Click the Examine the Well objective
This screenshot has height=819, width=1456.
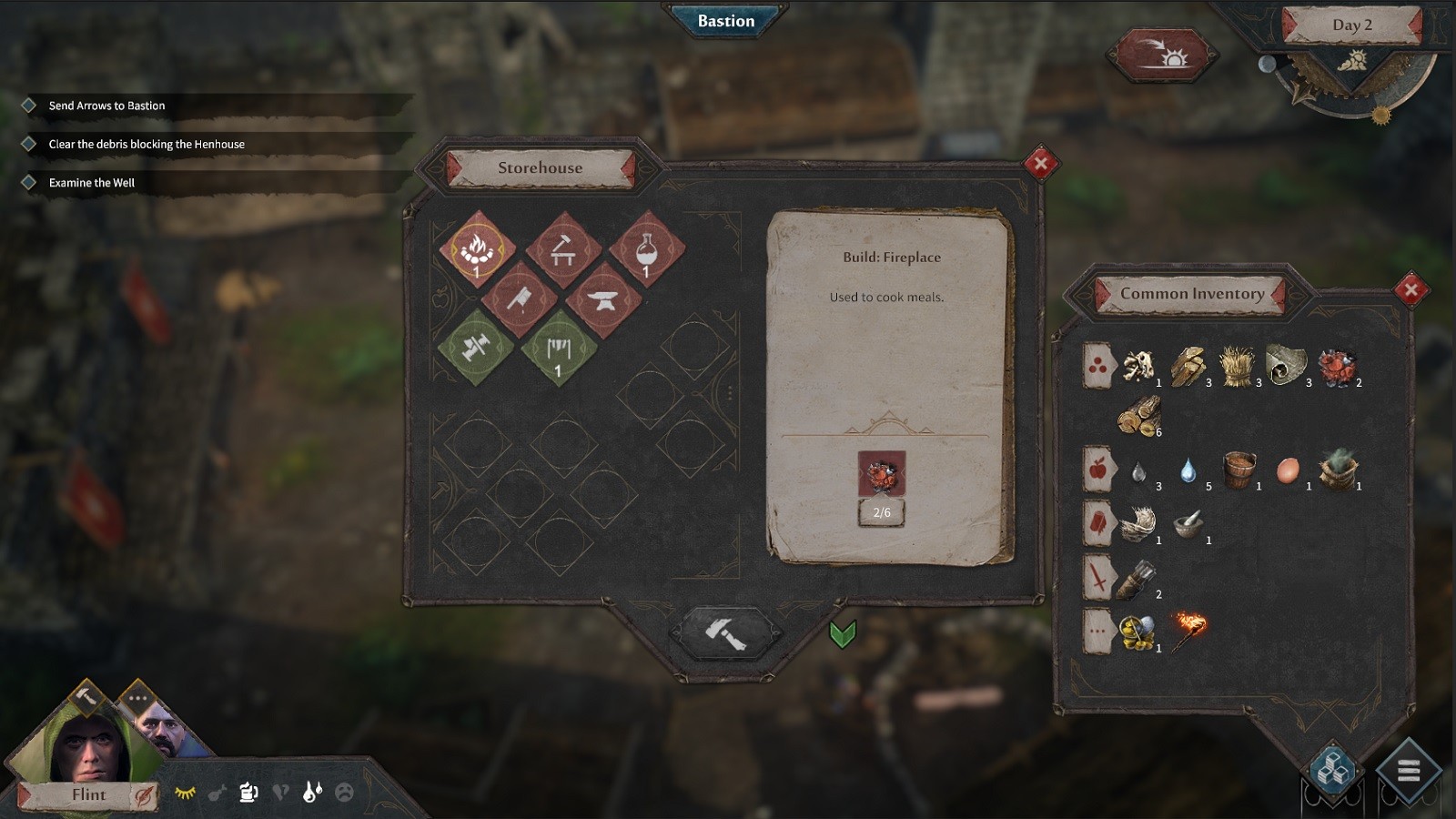(91, 182)
